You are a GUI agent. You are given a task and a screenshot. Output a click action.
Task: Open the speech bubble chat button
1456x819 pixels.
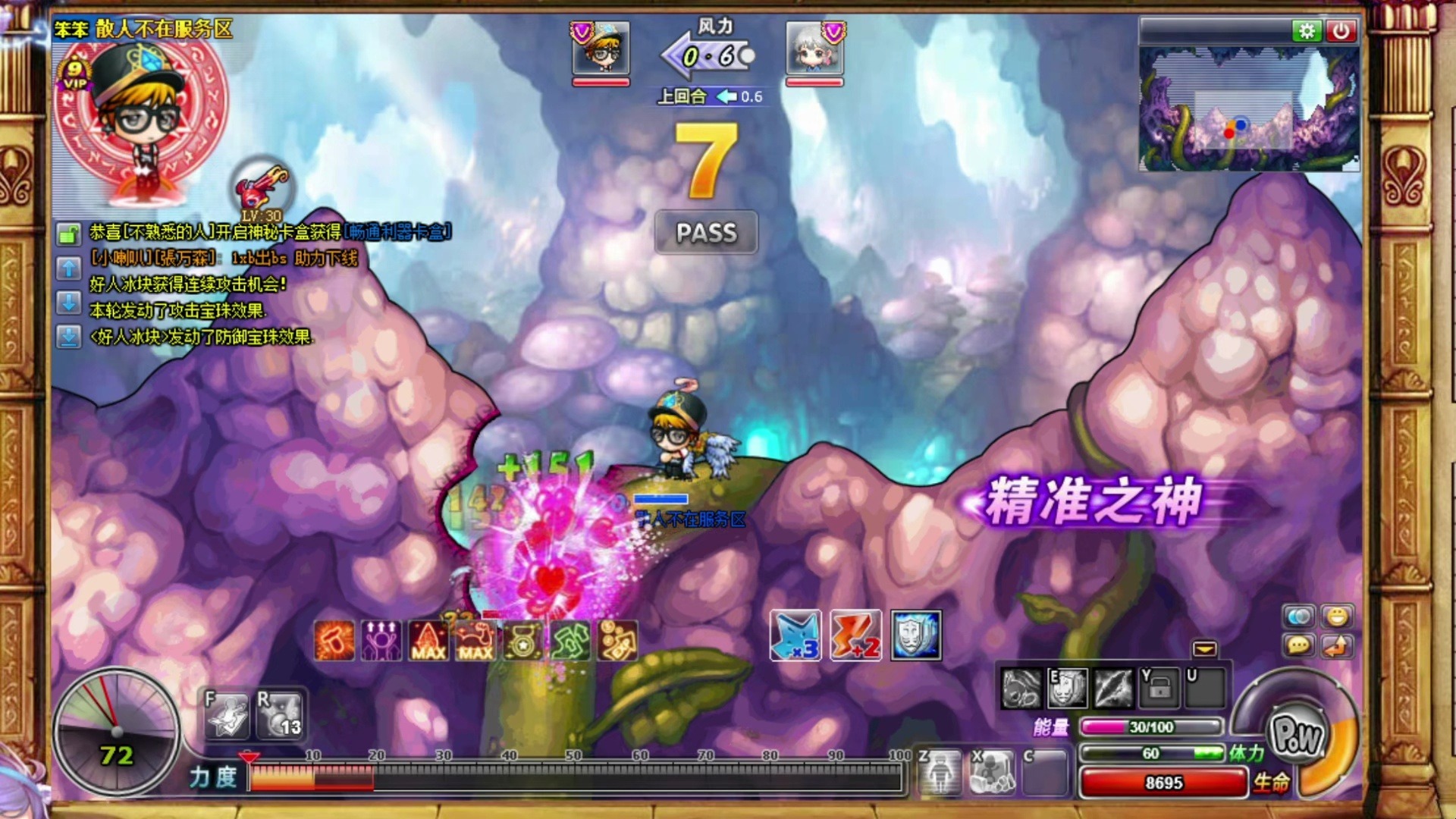tap(1298, 645)
